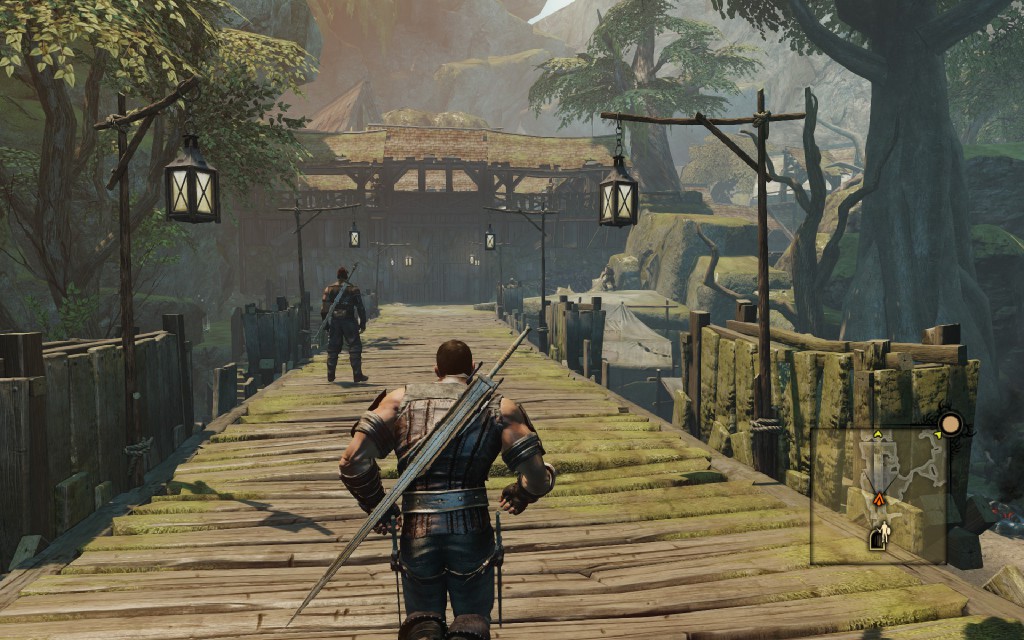The width and height of the screenshot is (1024, 640).
Task: Select the orange player arrow on minimap
Action: [x=879, y=498]
